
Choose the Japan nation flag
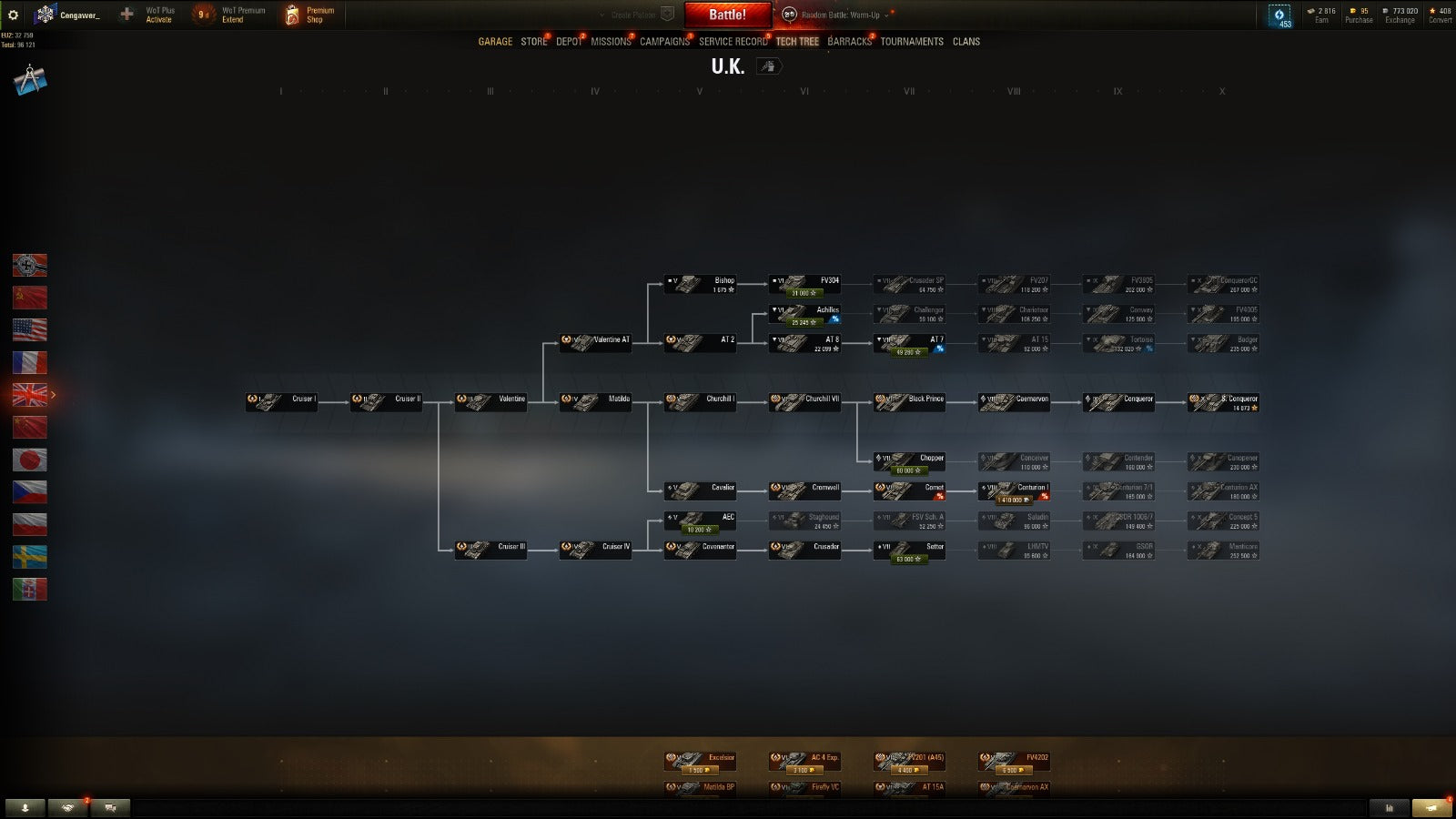coord(29,460)
